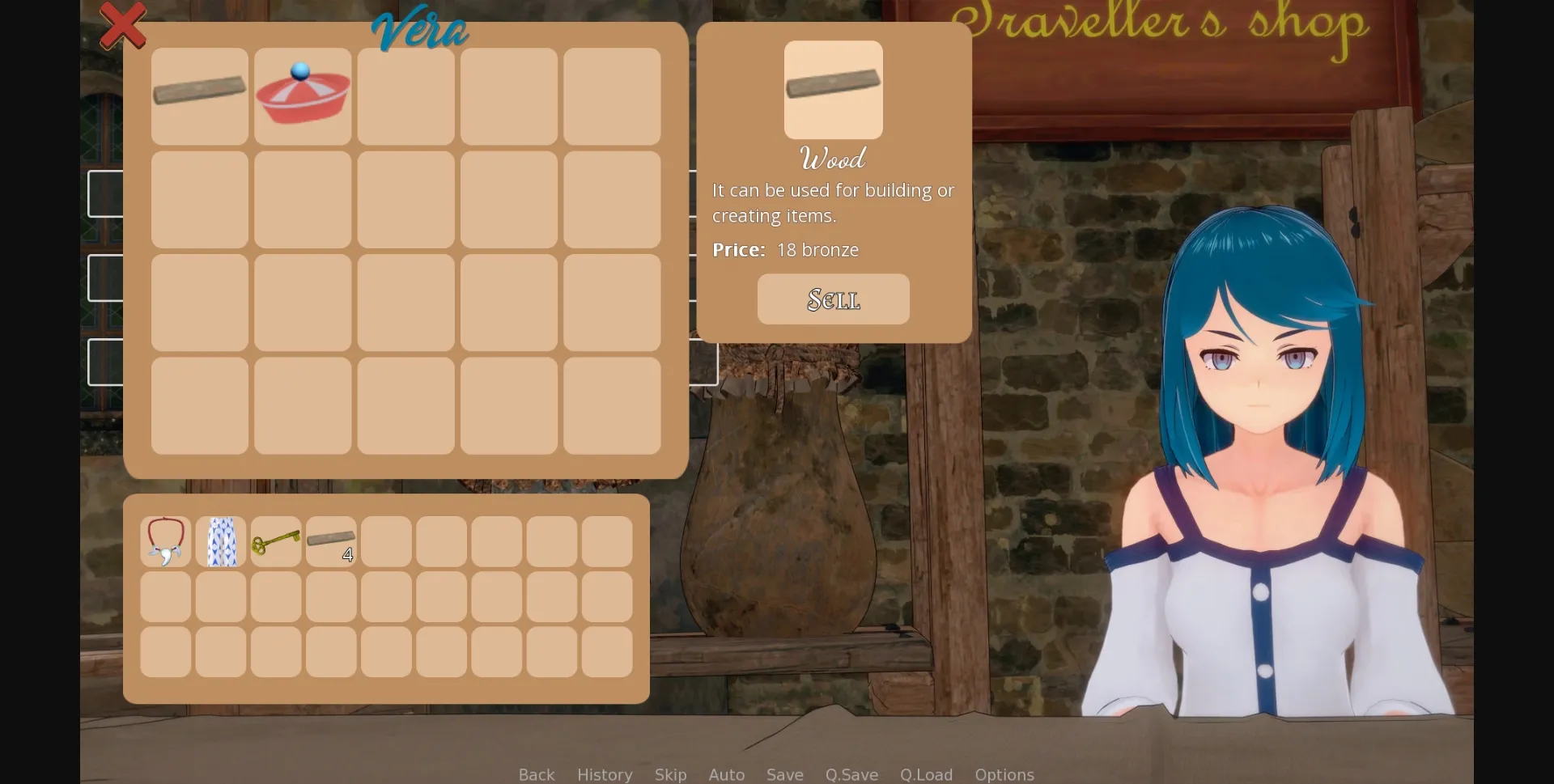The image size is (1554, 784).
Task: Pick the golden key in your inventory
Action: pyautogui.click(x=275, y=540)
